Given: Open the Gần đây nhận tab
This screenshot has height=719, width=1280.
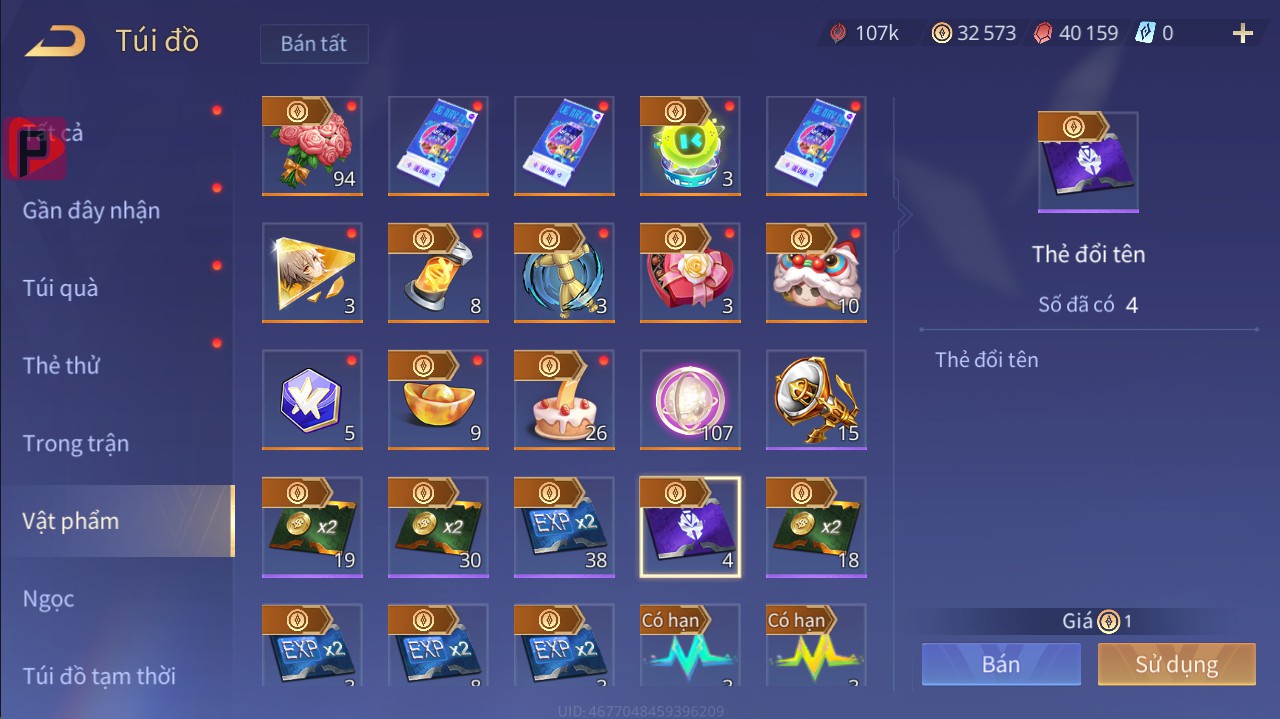Looking at the screenshot, I should [91, 211].
